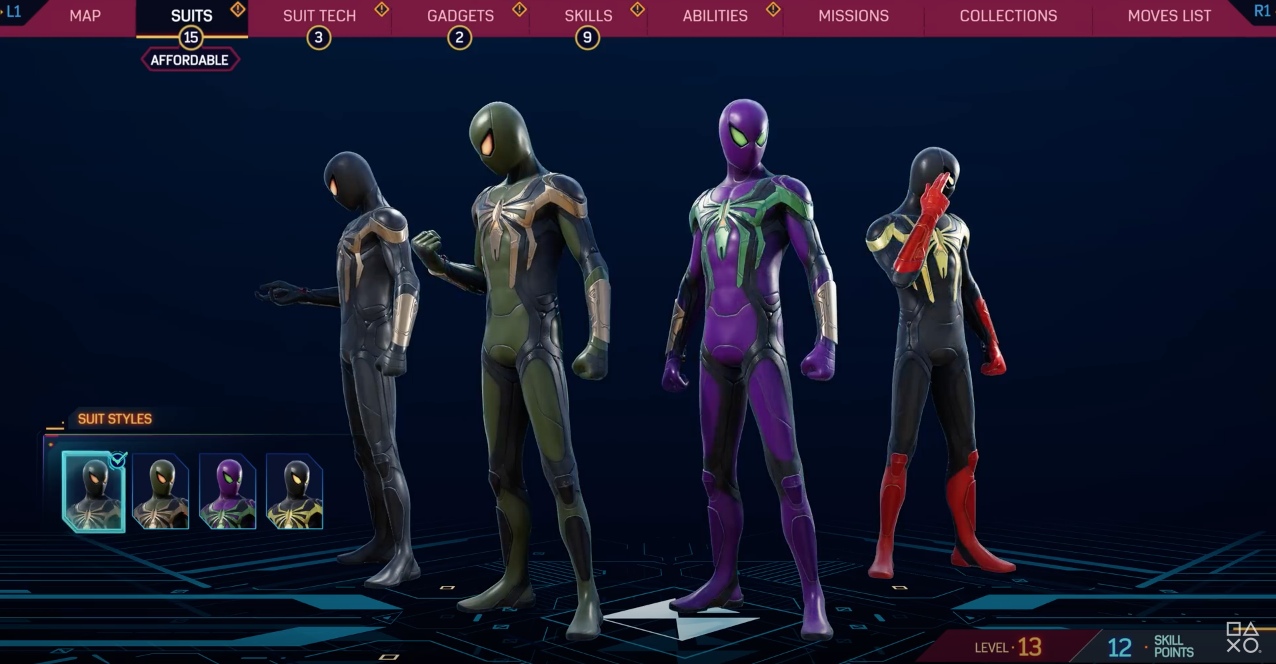Show the Abilities tab
The image size is (1276, 664).
pyautogui.click(x=715, y=16)
